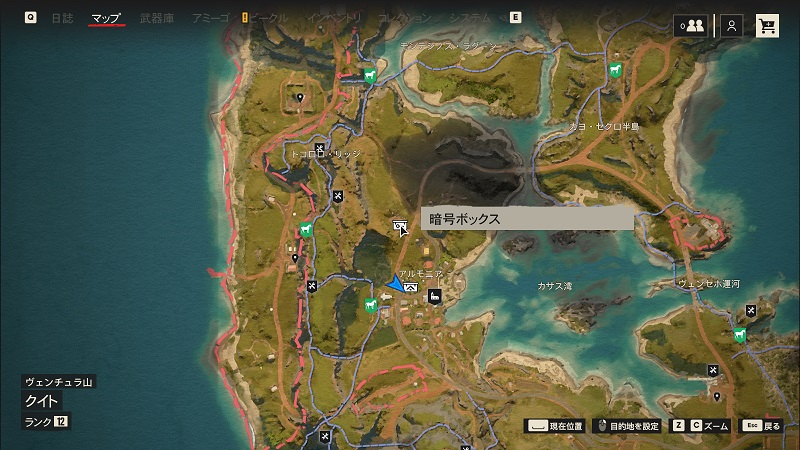Open the アミーゴ tab
Viewport: 800px width, 450px height.
point(210,18)
